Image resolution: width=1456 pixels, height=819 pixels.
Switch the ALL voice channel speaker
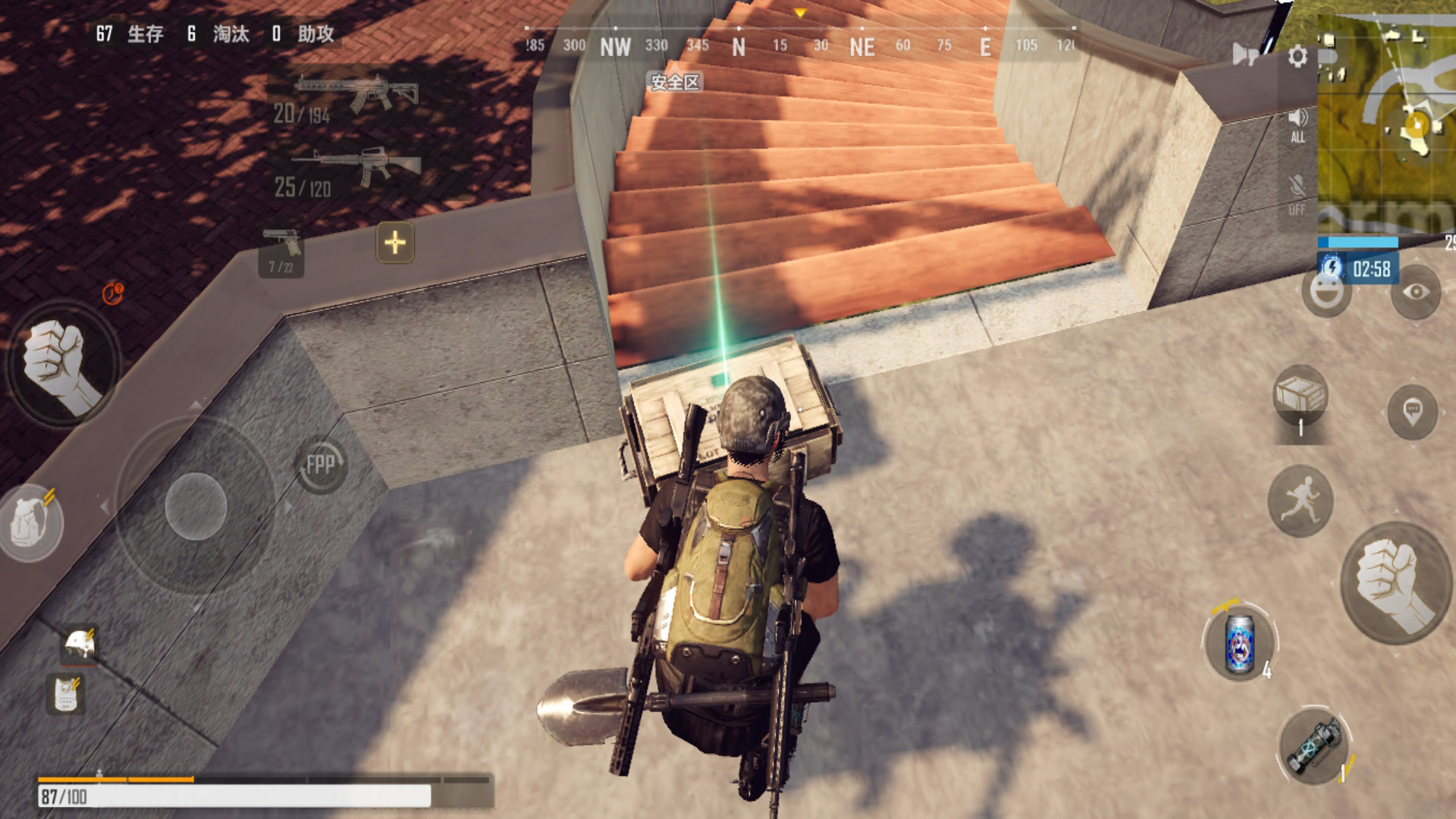point(1298,121)
